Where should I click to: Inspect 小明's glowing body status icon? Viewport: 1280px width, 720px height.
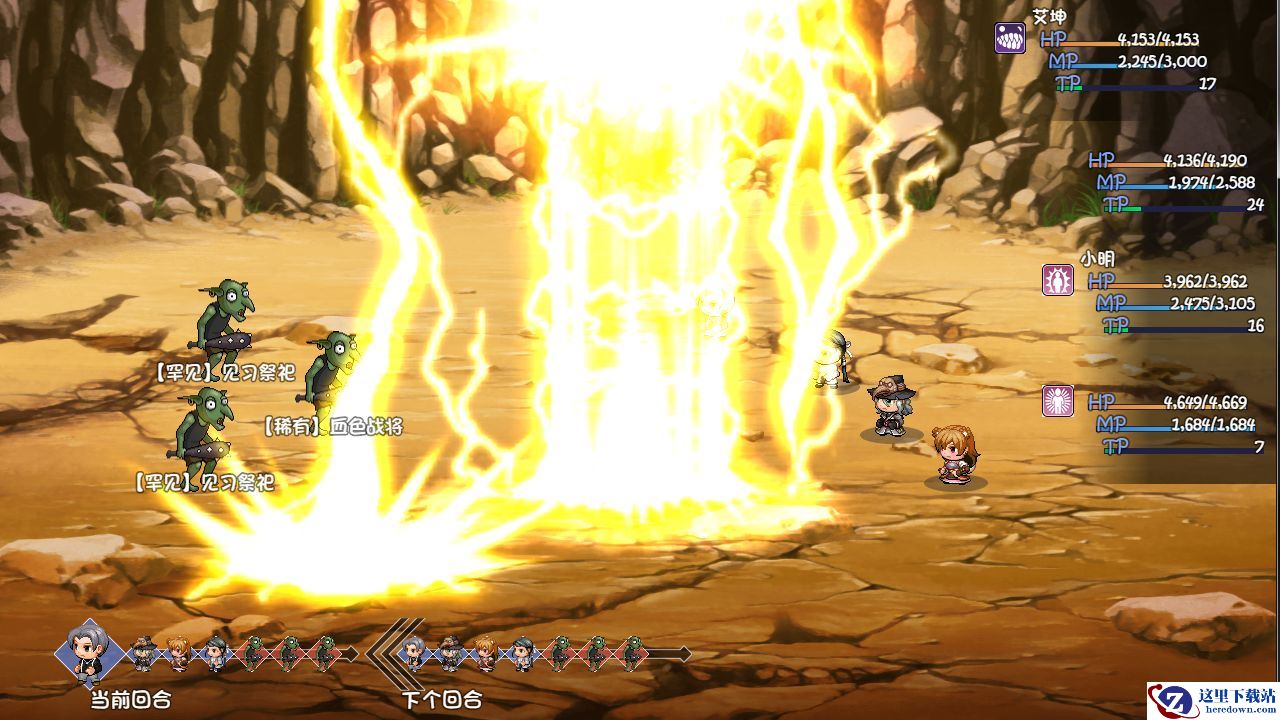(1058, 280)
